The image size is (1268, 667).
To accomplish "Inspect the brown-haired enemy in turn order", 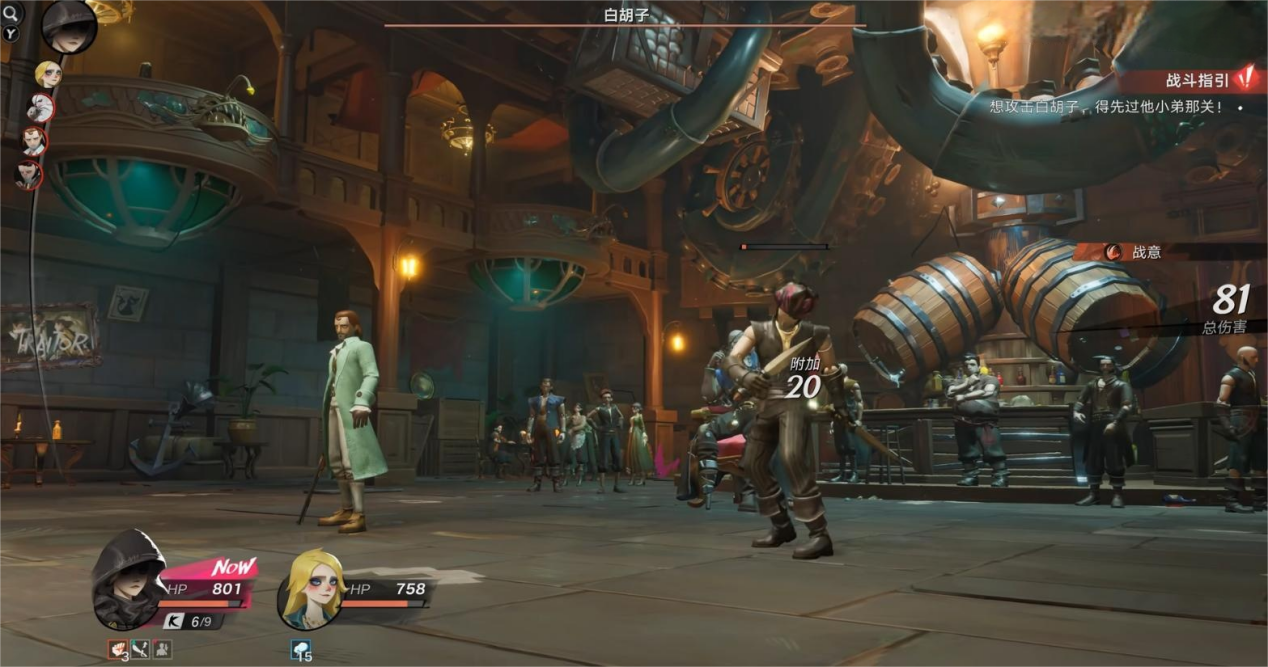I will pyautogui.click(x=34, y=140).
